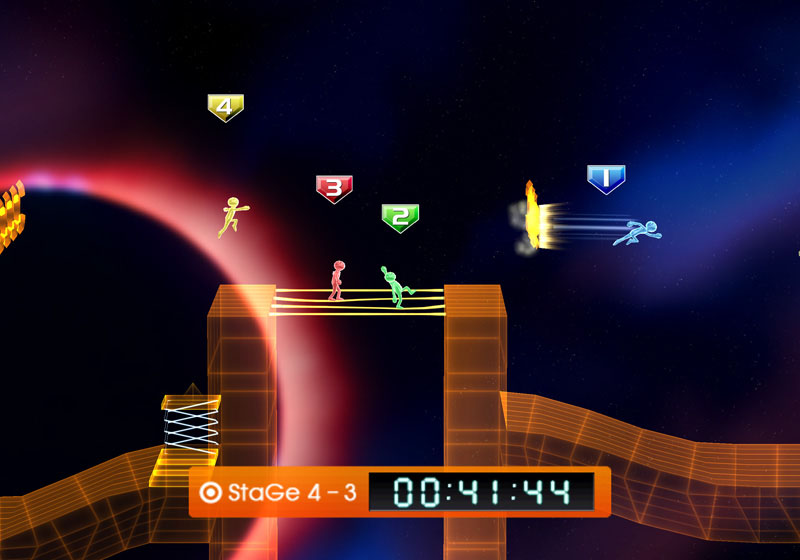The height and width of the screenshot is (560, 800).
Task: Select the blue player 1 marker
Action: pyautogui.click(x=606, y=179)
